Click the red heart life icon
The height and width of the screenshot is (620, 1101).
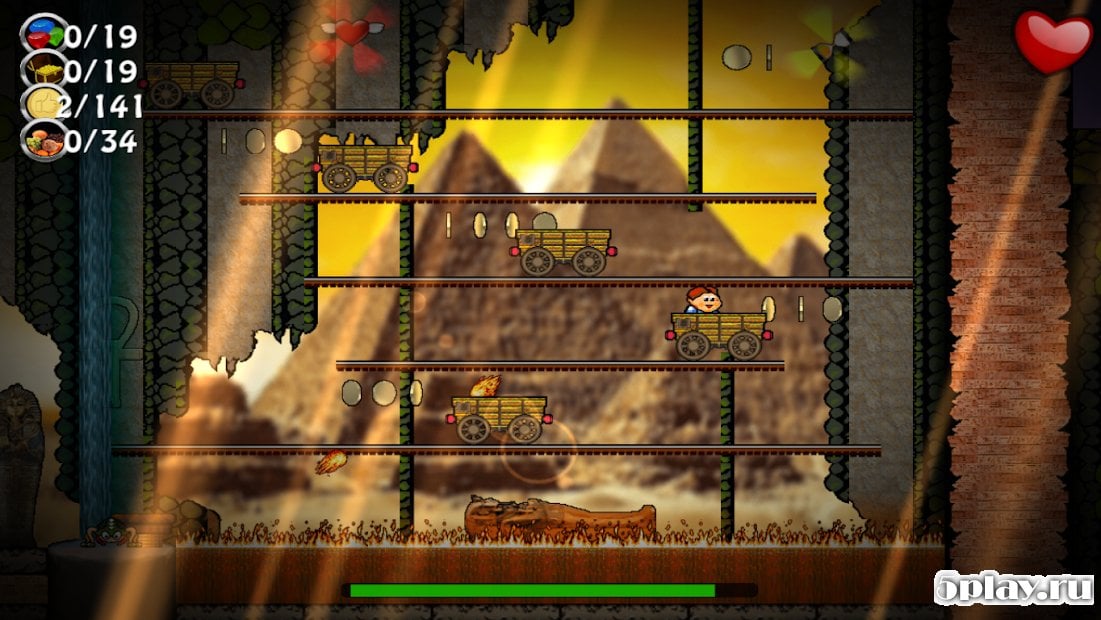pyautogui.click(x=1053, y=41)
